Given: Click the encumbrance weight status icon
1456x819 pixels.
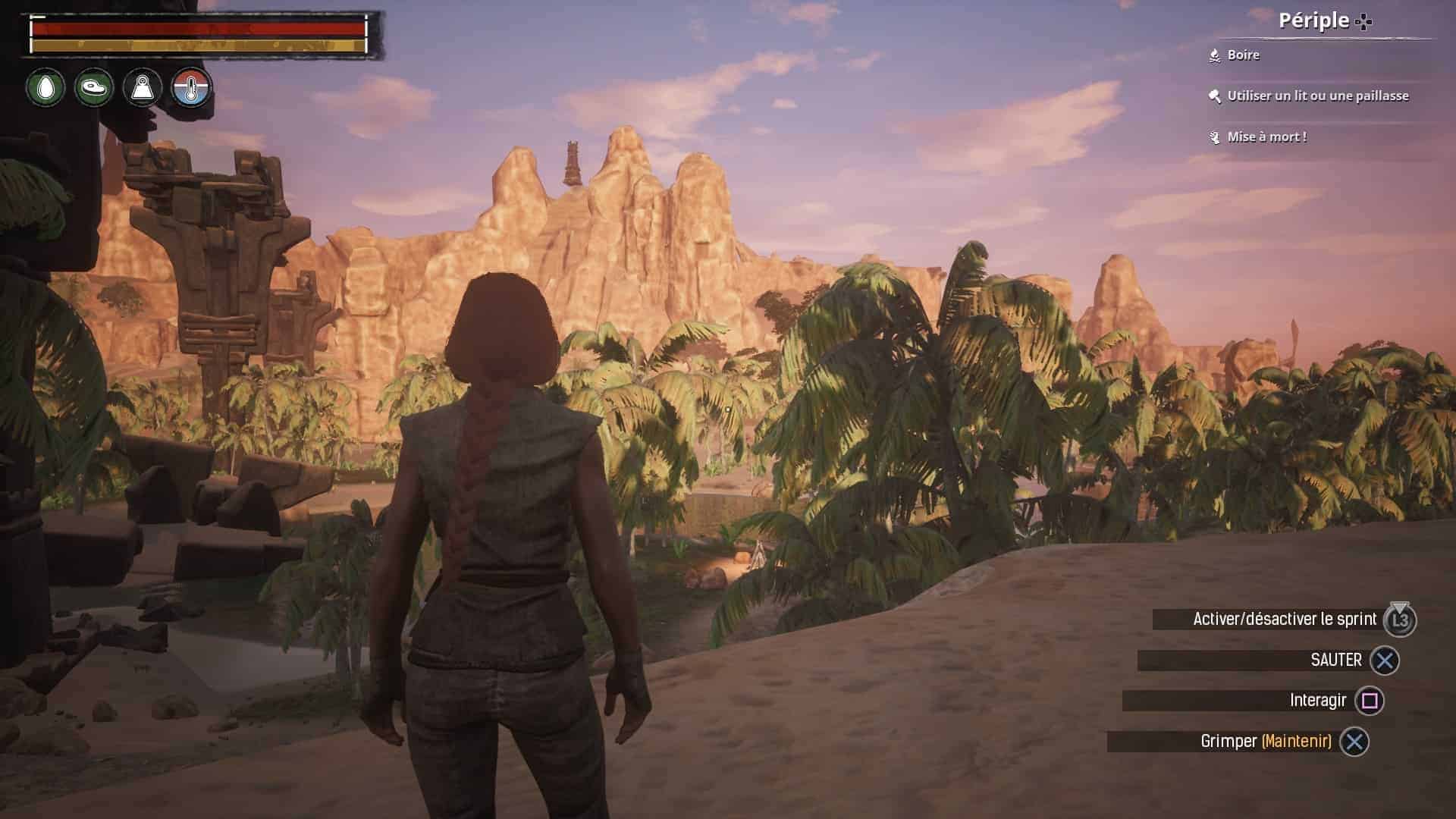Looking at the screenshot, I should 143,87.
